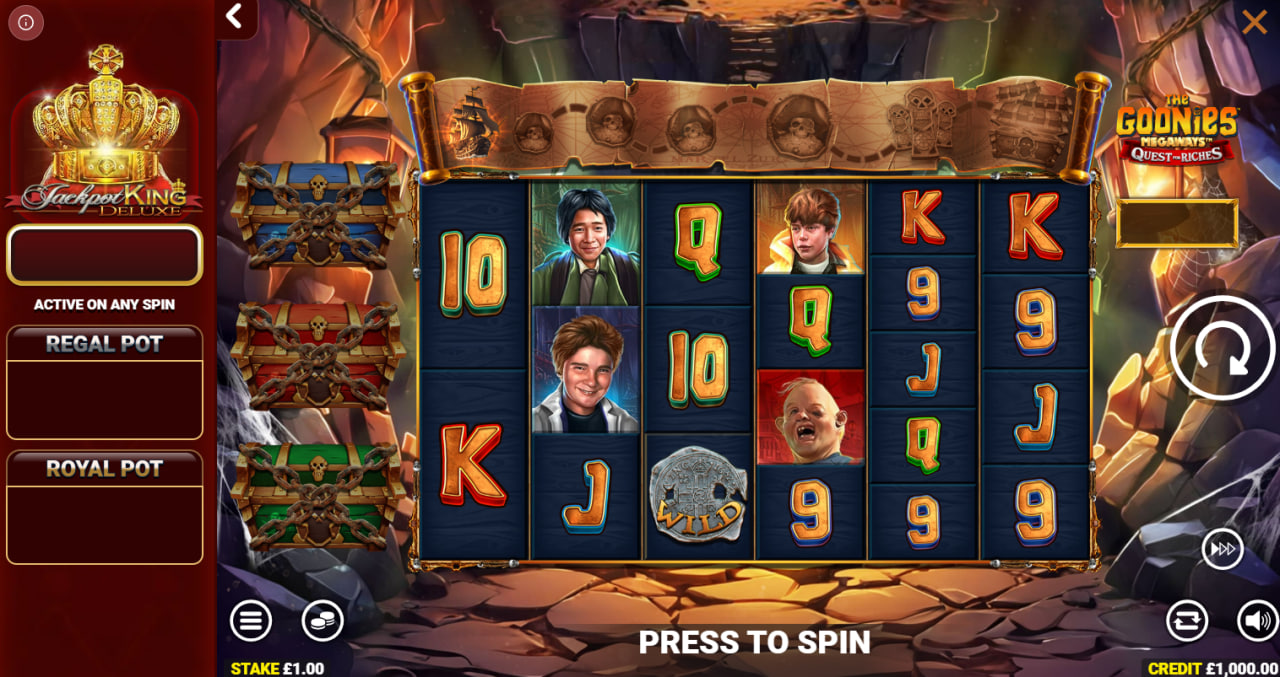Open the Regal Pot panel
Image resolution: width=1280 pixels, height=677 pixels.
(x=105, y=382)
